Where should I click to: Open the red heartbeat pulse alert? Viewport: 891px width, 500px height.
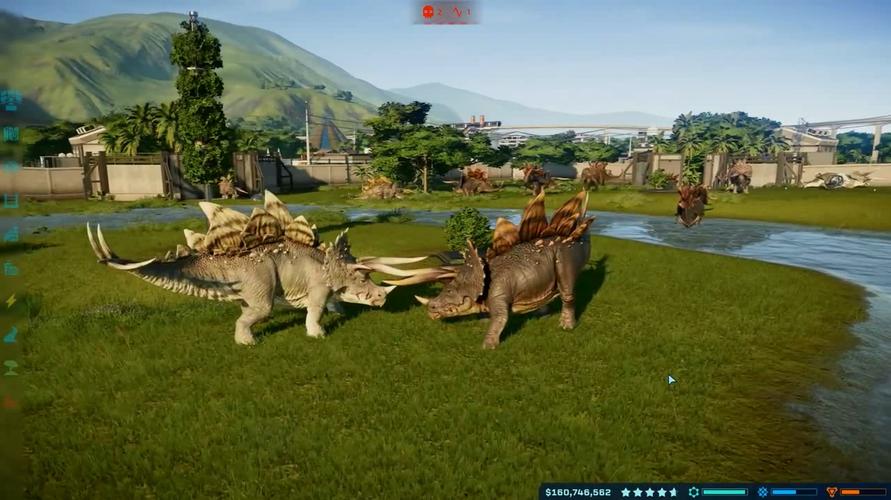click(457, 12)
